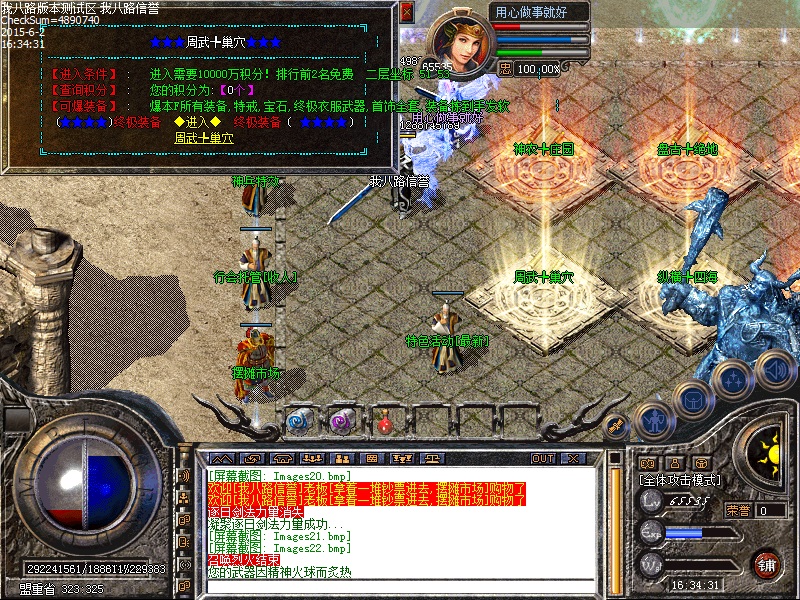Click the chat log scrollbar
The width and height of the screenshot is (800, 600).
[x=615, y=520]
